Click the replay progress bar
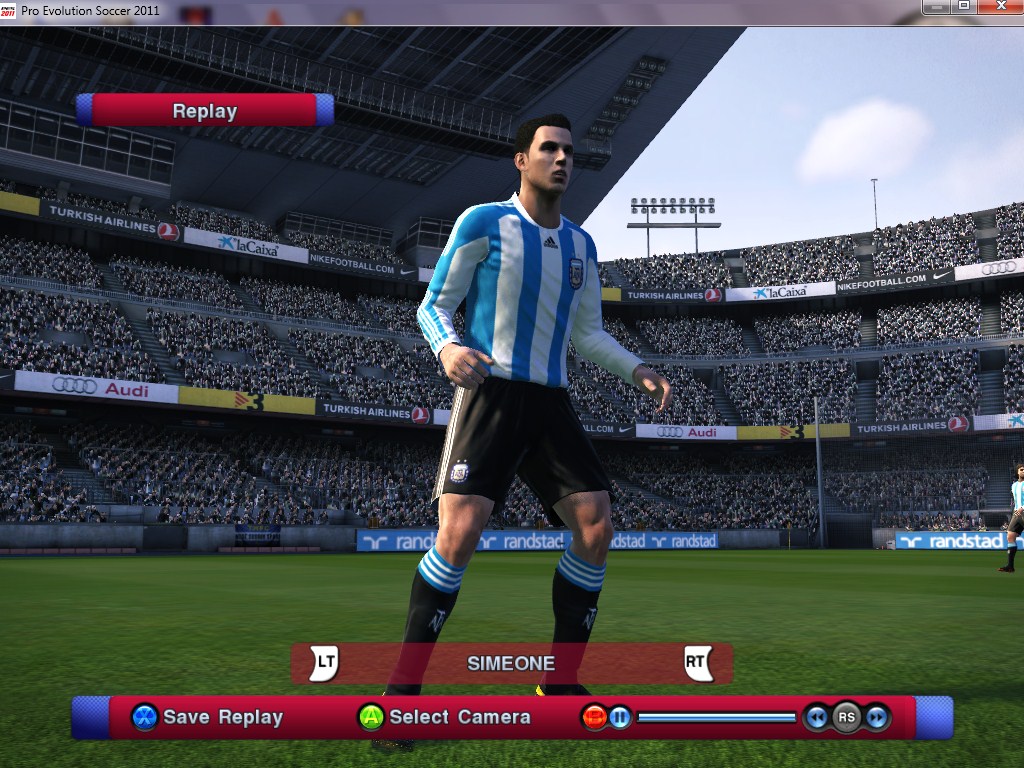This screenshot has width=1024, height=768. click(x=716, y=717)
